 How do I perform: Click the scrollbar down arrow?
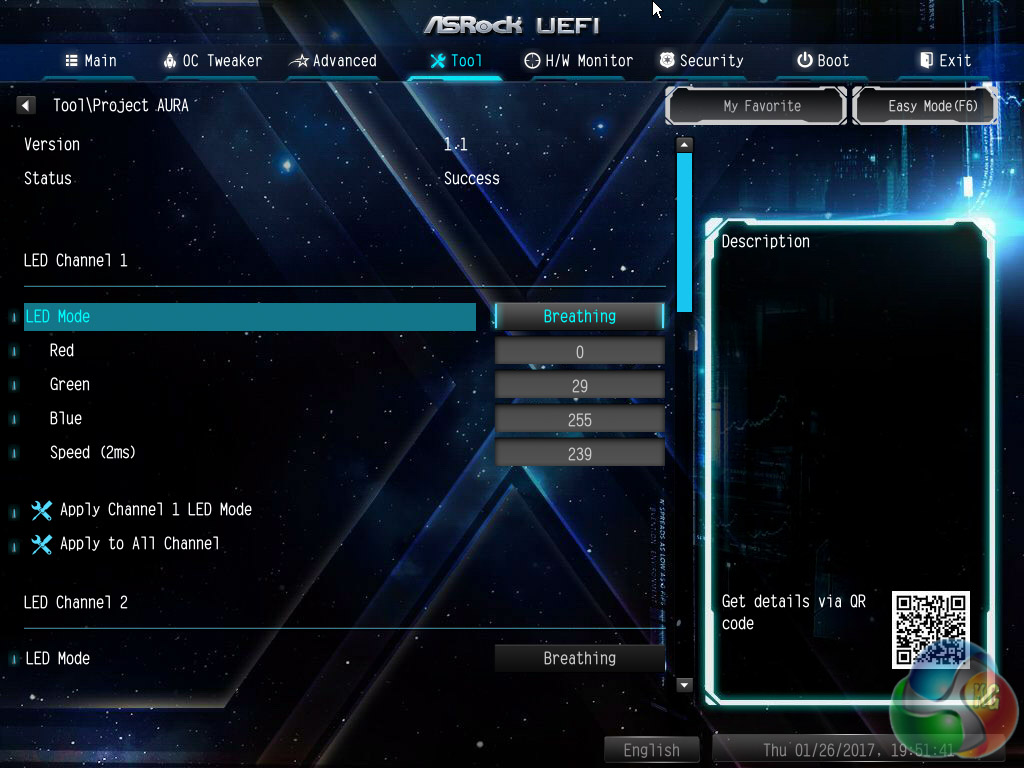[684, 685]
